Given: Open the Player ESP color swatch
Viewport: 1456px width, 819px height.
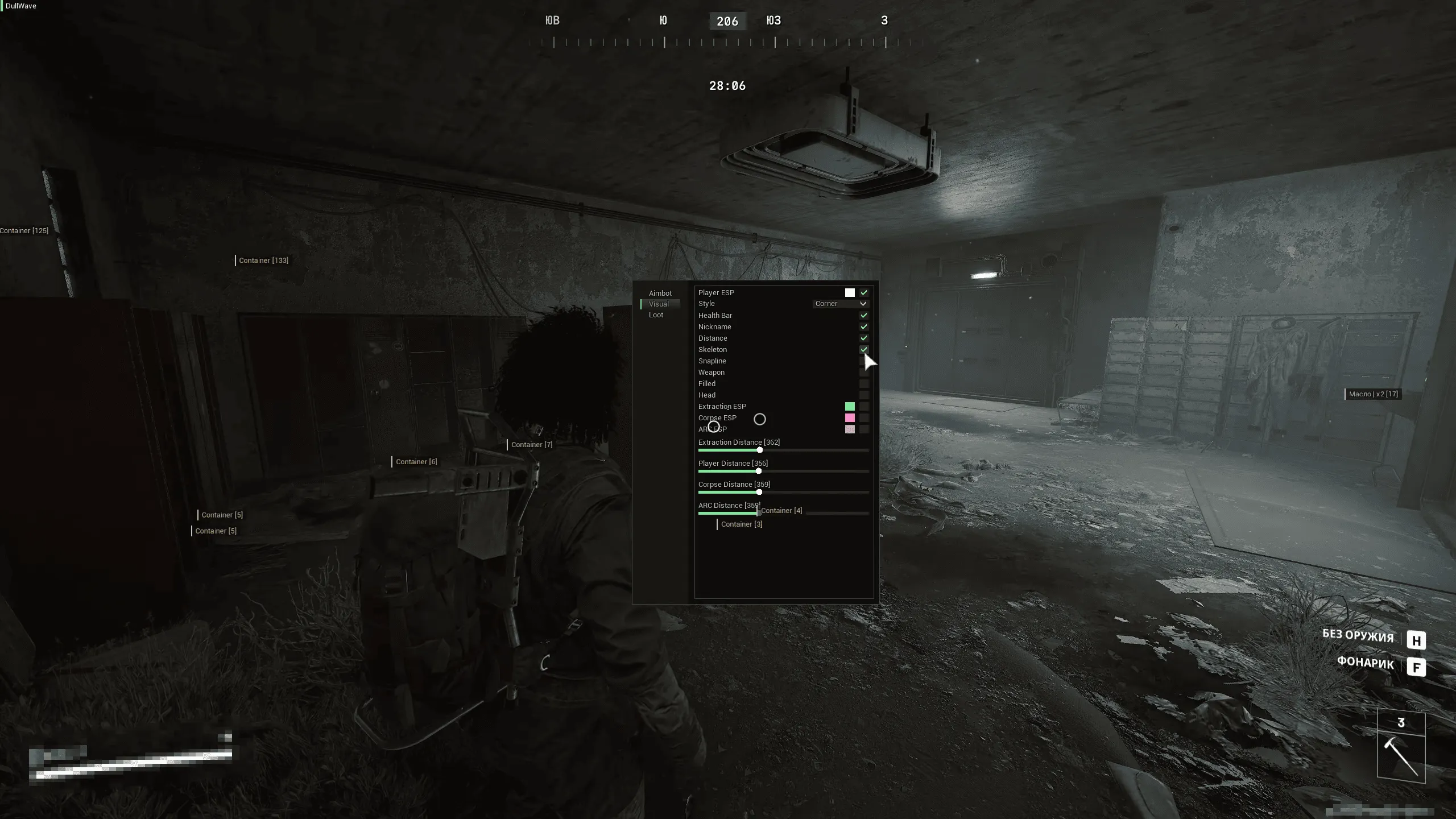Looking at the screenshot, I should click(x=850, y=292).
